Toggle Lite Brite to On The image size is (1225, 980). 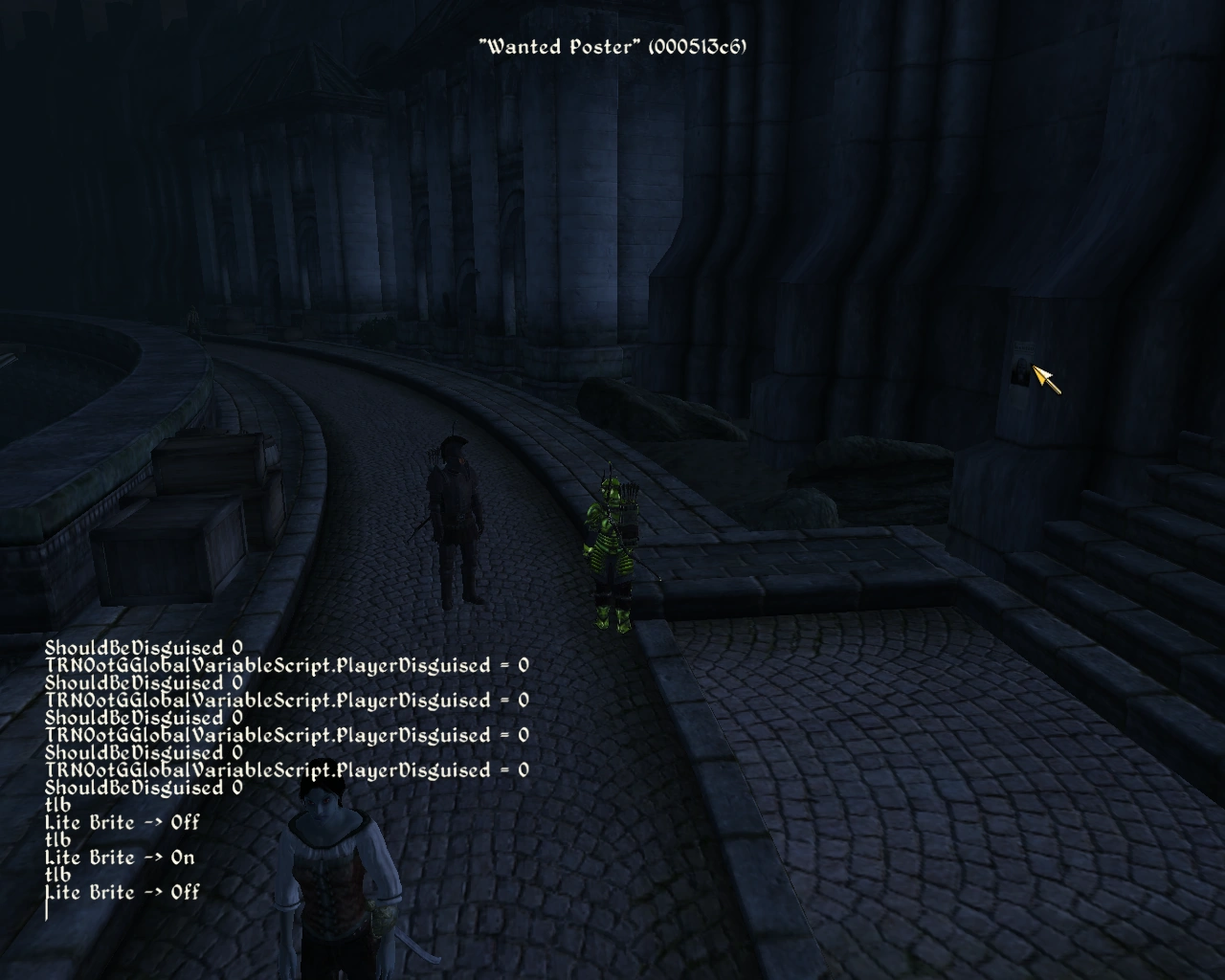click(x=120, y=857)
